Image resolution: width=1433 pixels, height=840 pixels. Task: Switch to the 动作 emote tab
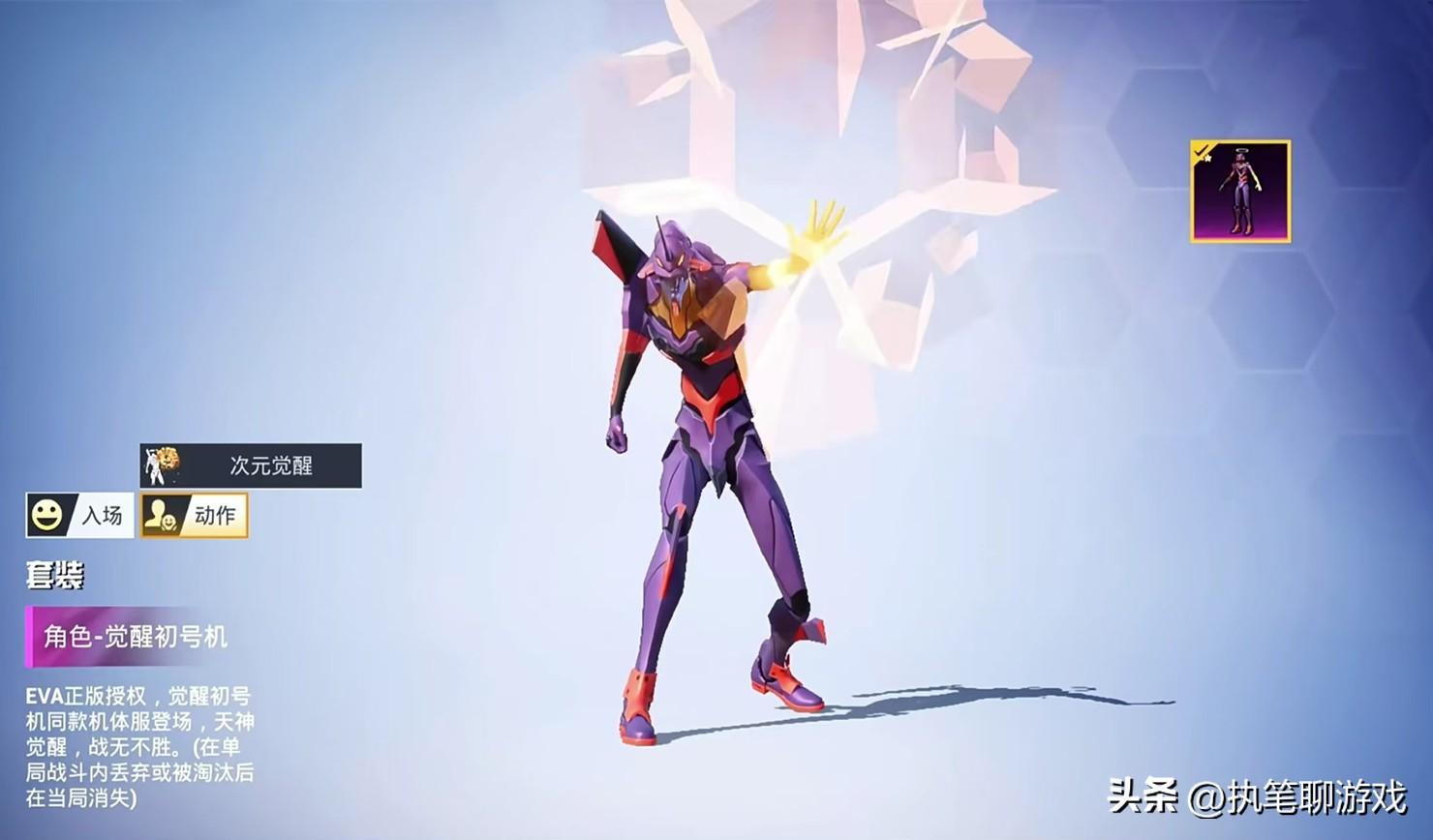[194, 515]
